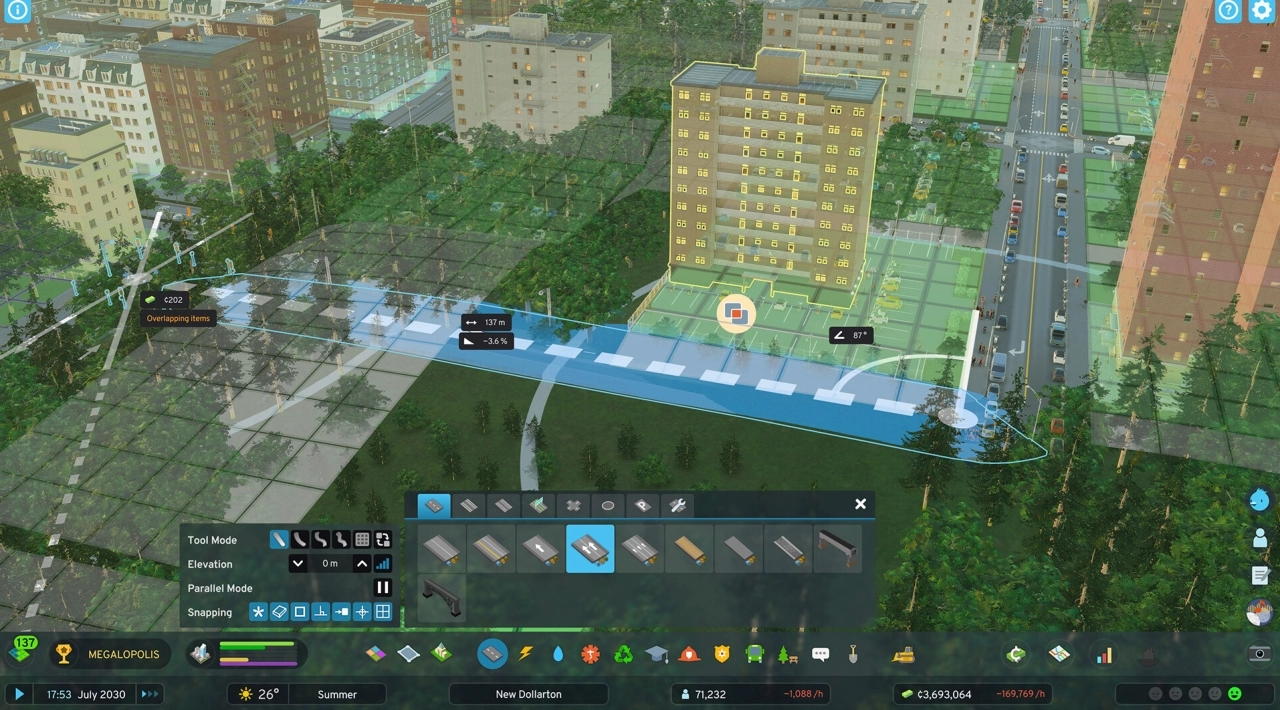Open the help question mark button

point(1229,11)
